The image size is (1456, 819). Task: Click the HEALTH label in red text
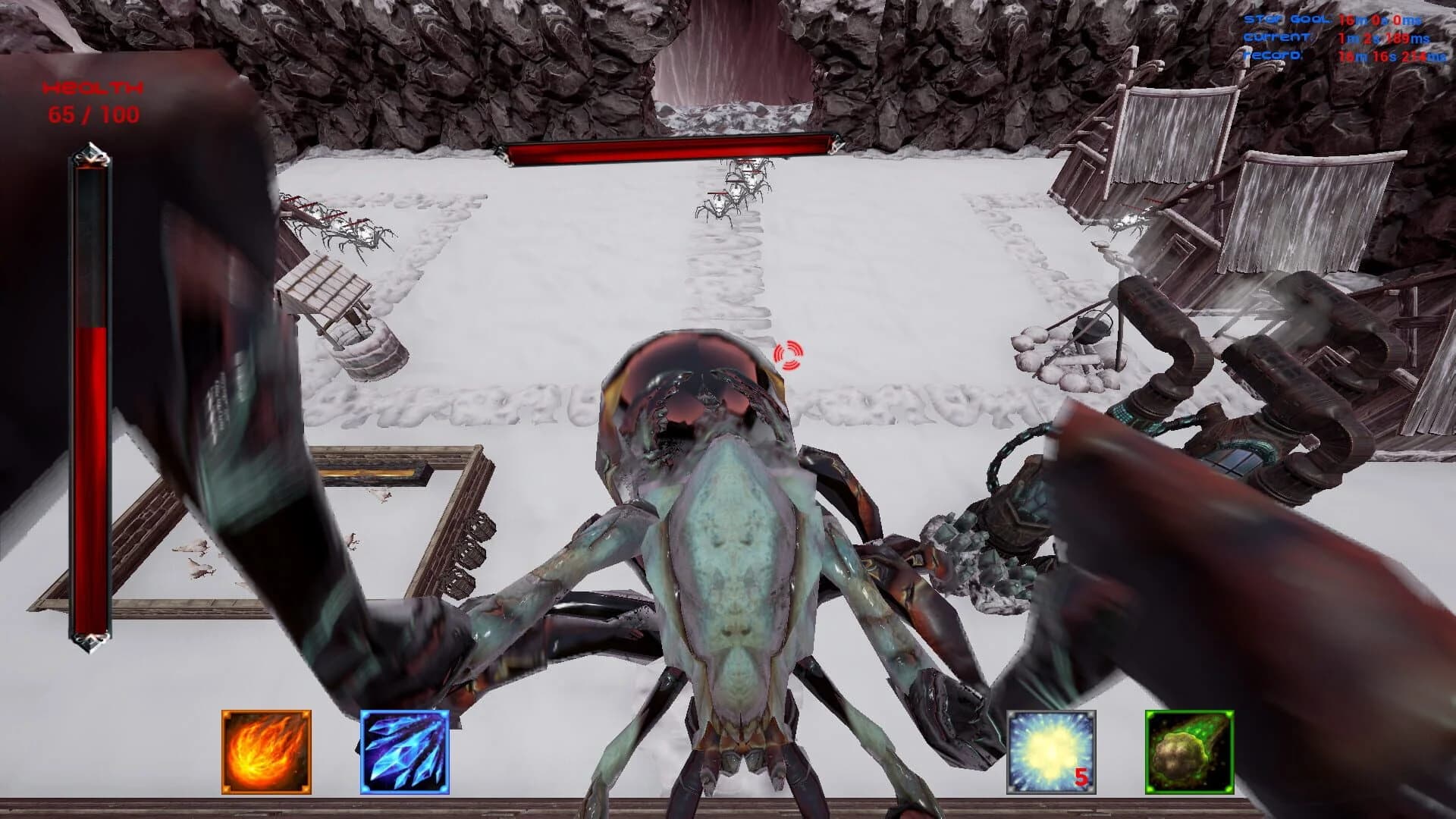93,89
